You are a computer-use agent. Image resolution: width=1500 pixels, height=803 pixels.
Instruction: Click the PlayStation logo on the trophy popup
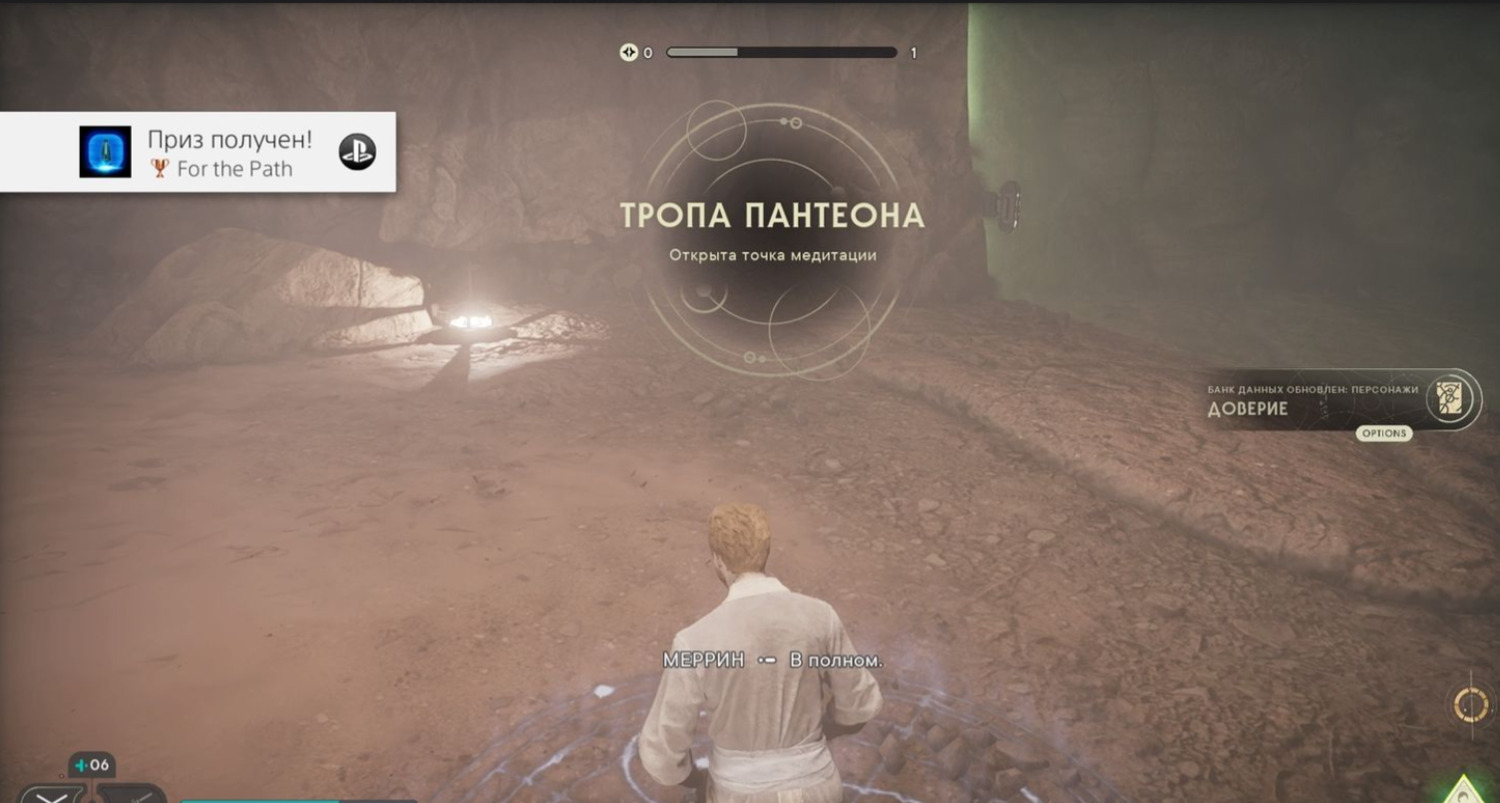point(357,152)
